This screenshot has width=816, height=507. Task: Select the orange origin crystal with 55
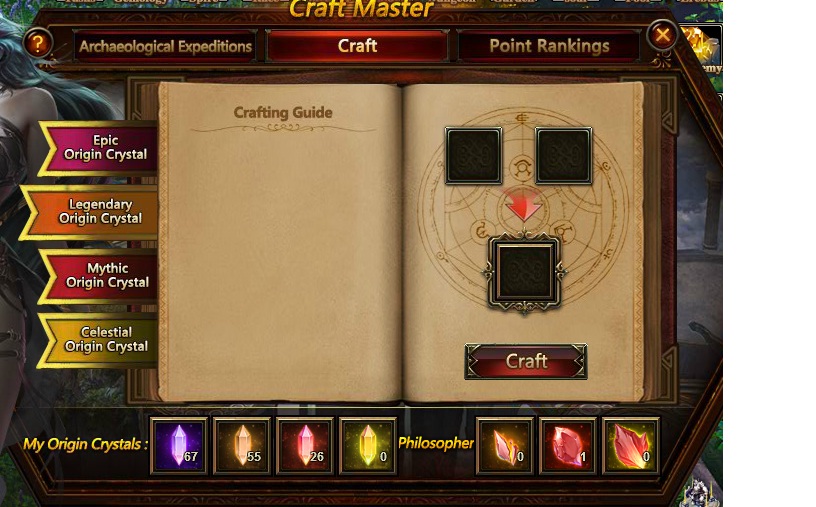[242, 445]
